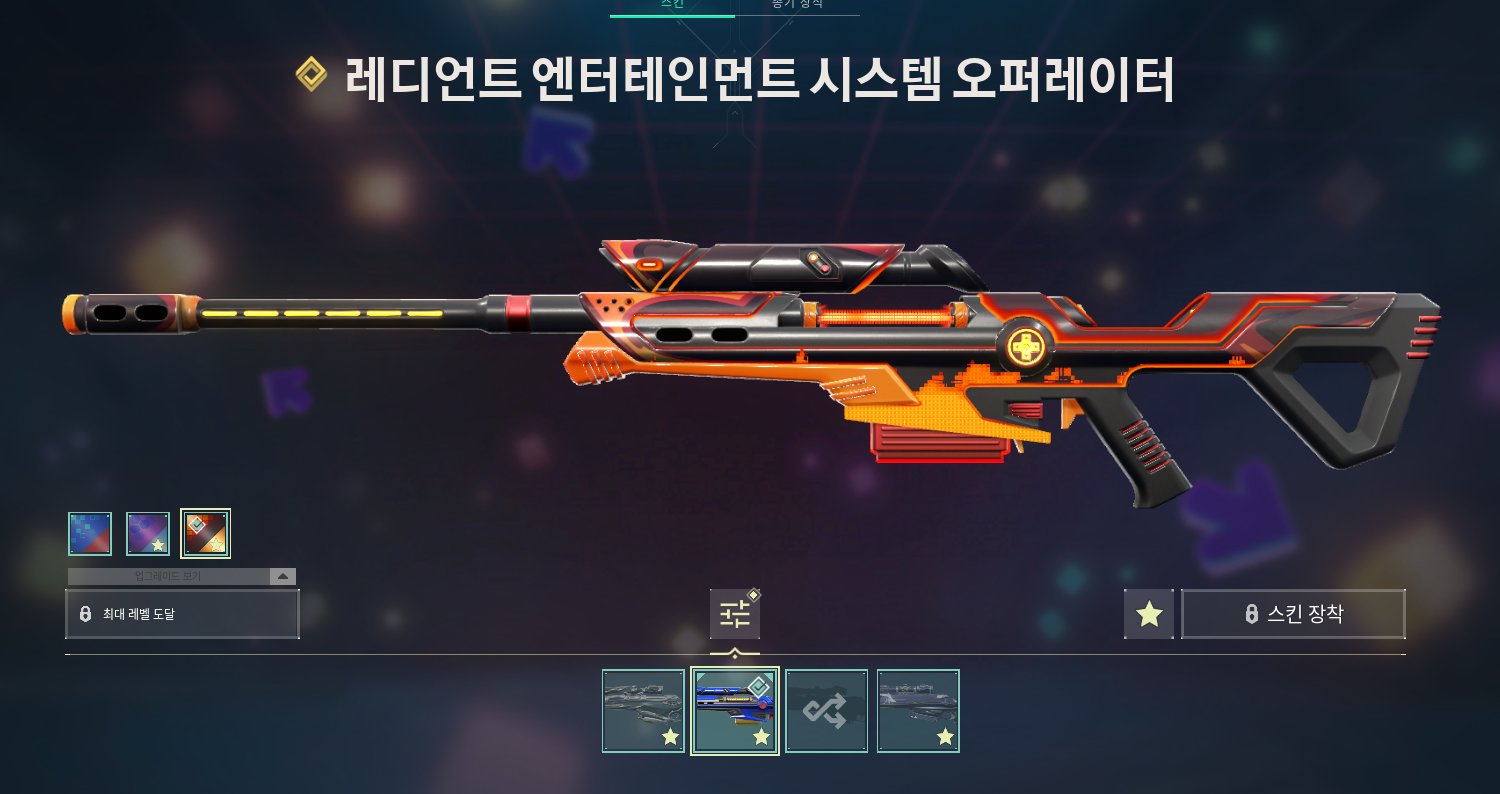Select the blue and red variant swatch

90,534
